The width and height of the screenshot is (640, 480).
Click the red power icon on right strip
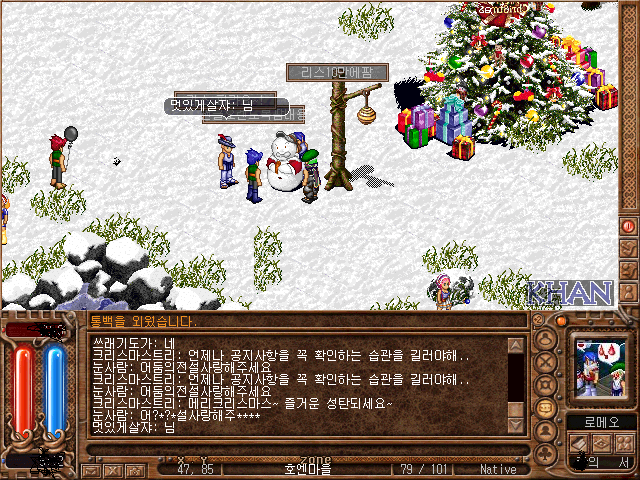[x=629, y=226]
